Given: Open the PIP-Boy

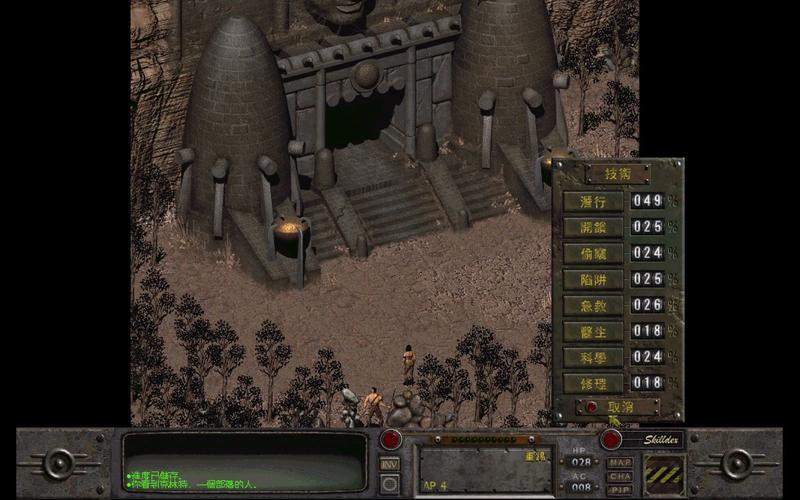Looking at the screenshot, I should pyautogui.click(x=620, y=489).
